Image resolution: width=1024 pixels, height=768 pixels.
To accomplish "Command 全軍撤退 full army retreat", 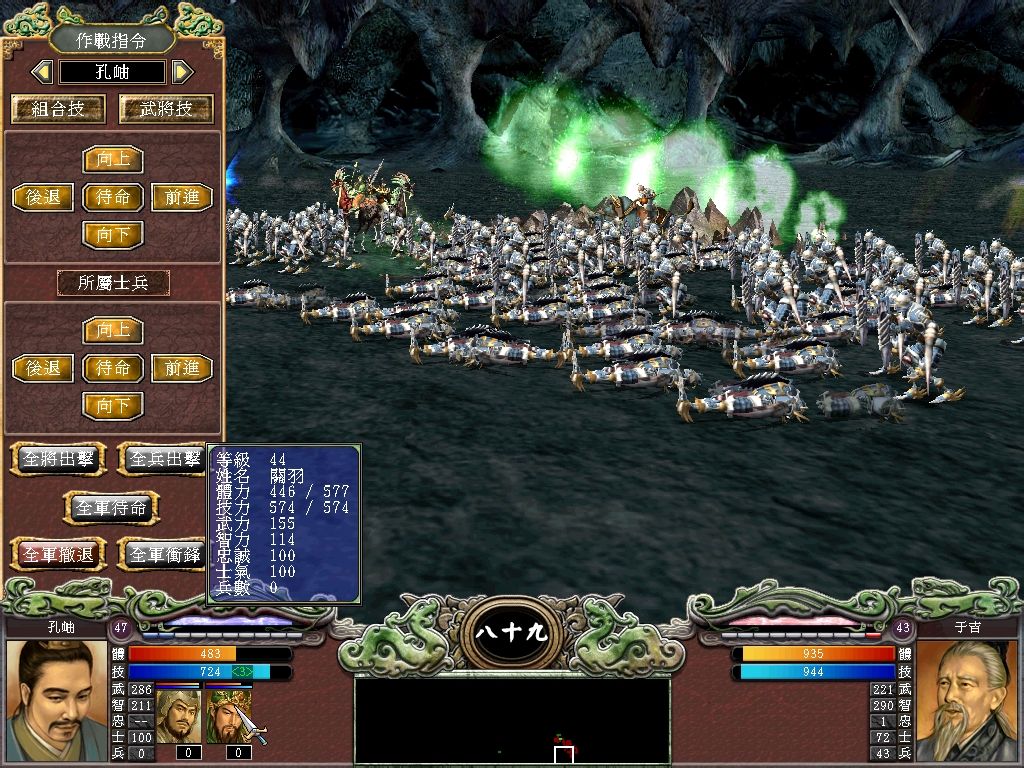I will click(x=57, y=553).
